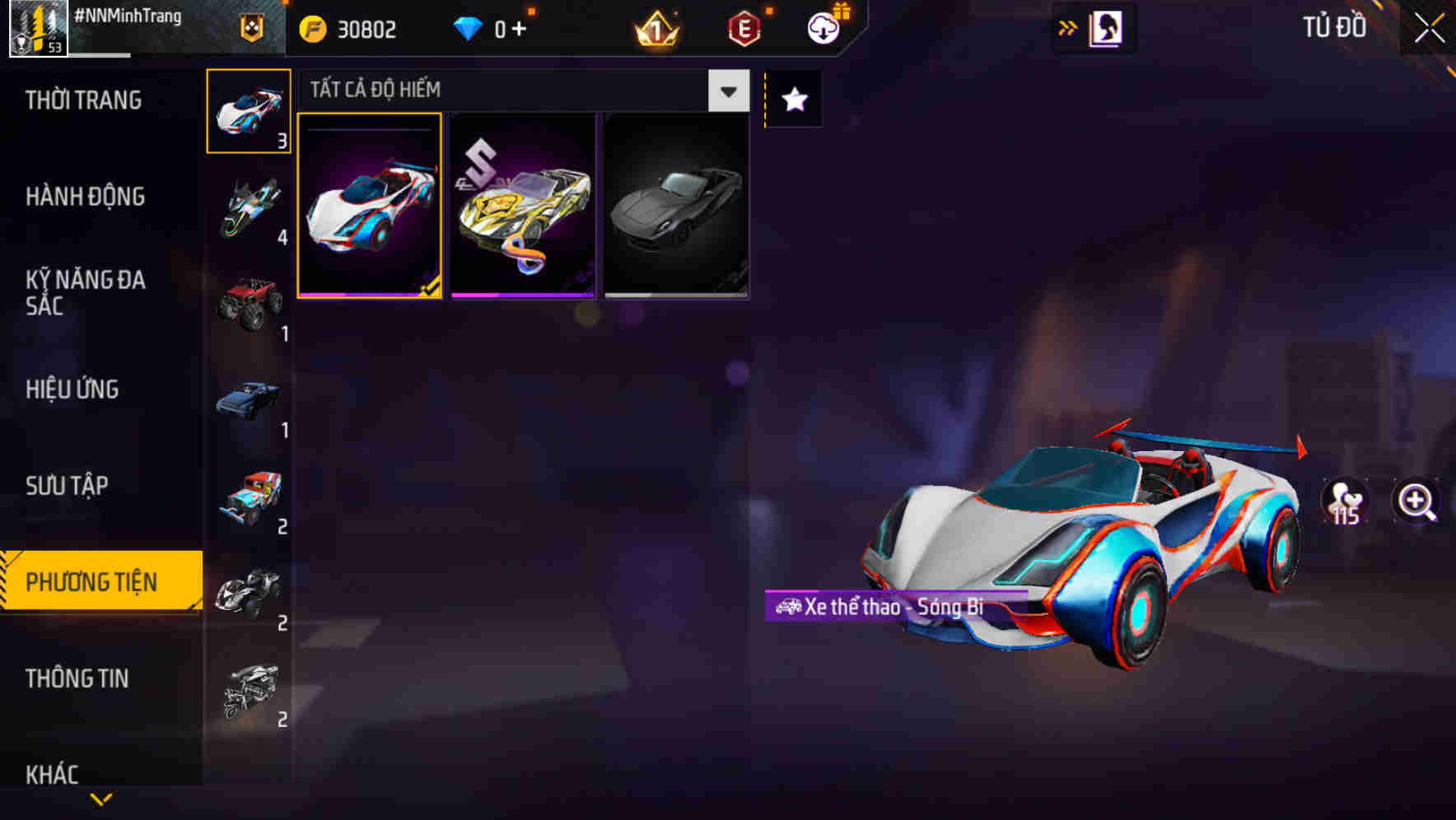Toggle the car icon next to Xe thể thao label
The width and height of the screenshot is (1456, 820).
point(788,607)
